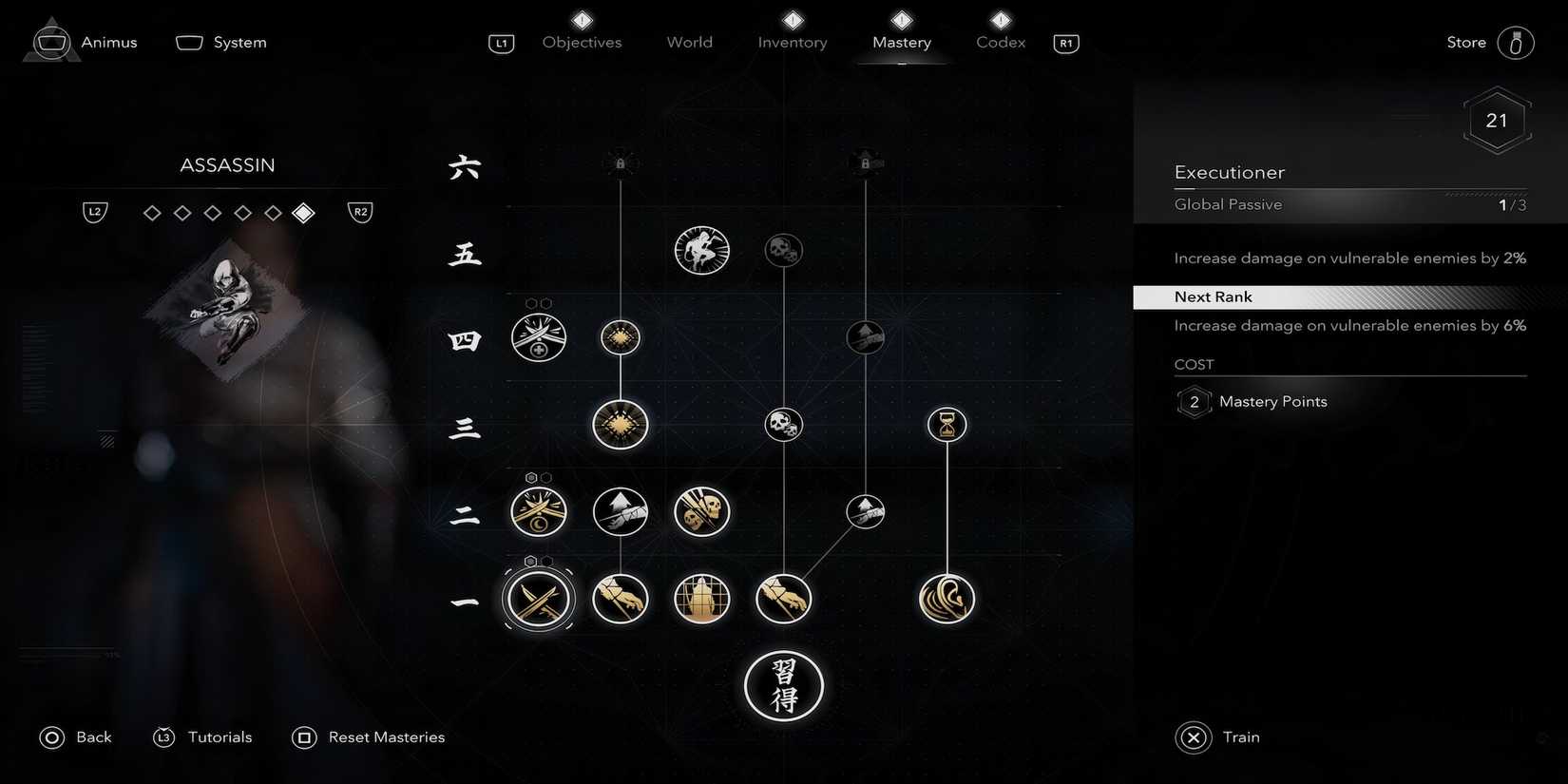The image size is (1568, 784).
Task: Select the hidden blade arm skill in row one
Action: point(620,599)
